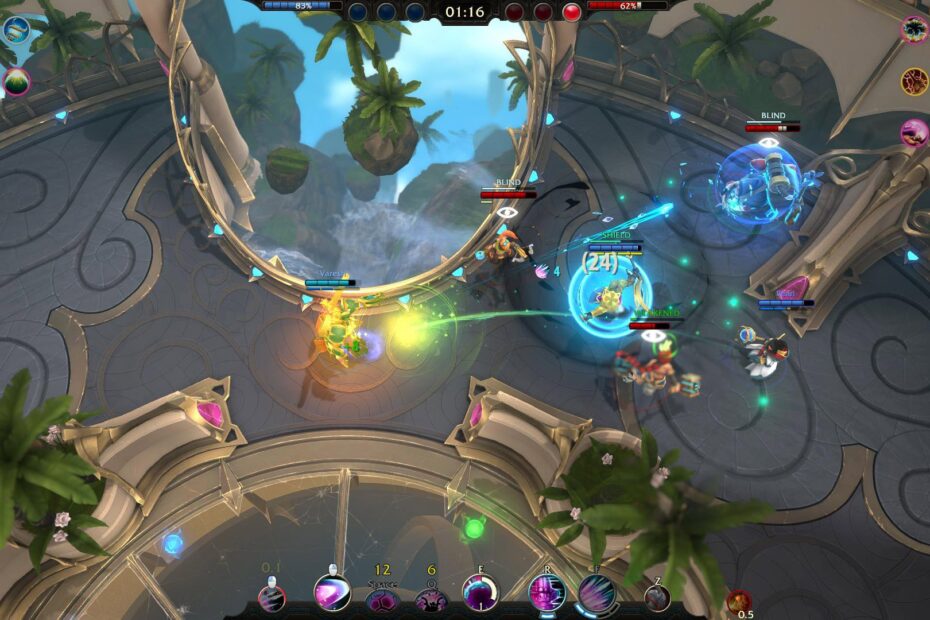
Task: Select the clawed creature ability showing 6
Action: (x=431, y=599)
